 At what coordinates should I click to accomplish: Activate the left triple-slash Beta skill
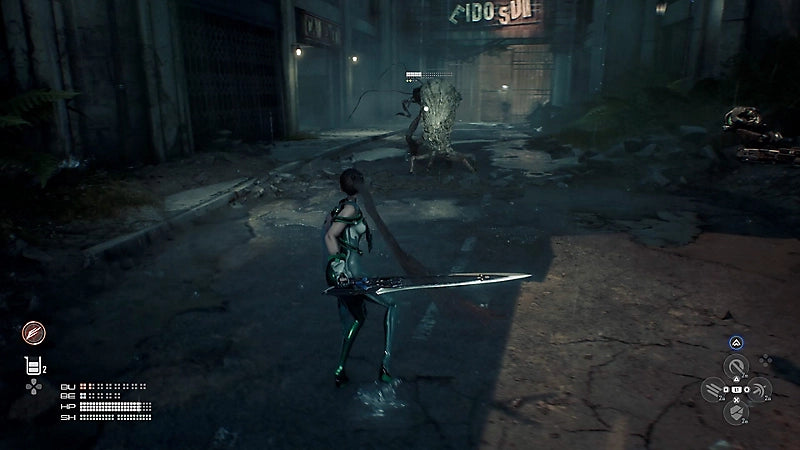(x=713, y=390)
